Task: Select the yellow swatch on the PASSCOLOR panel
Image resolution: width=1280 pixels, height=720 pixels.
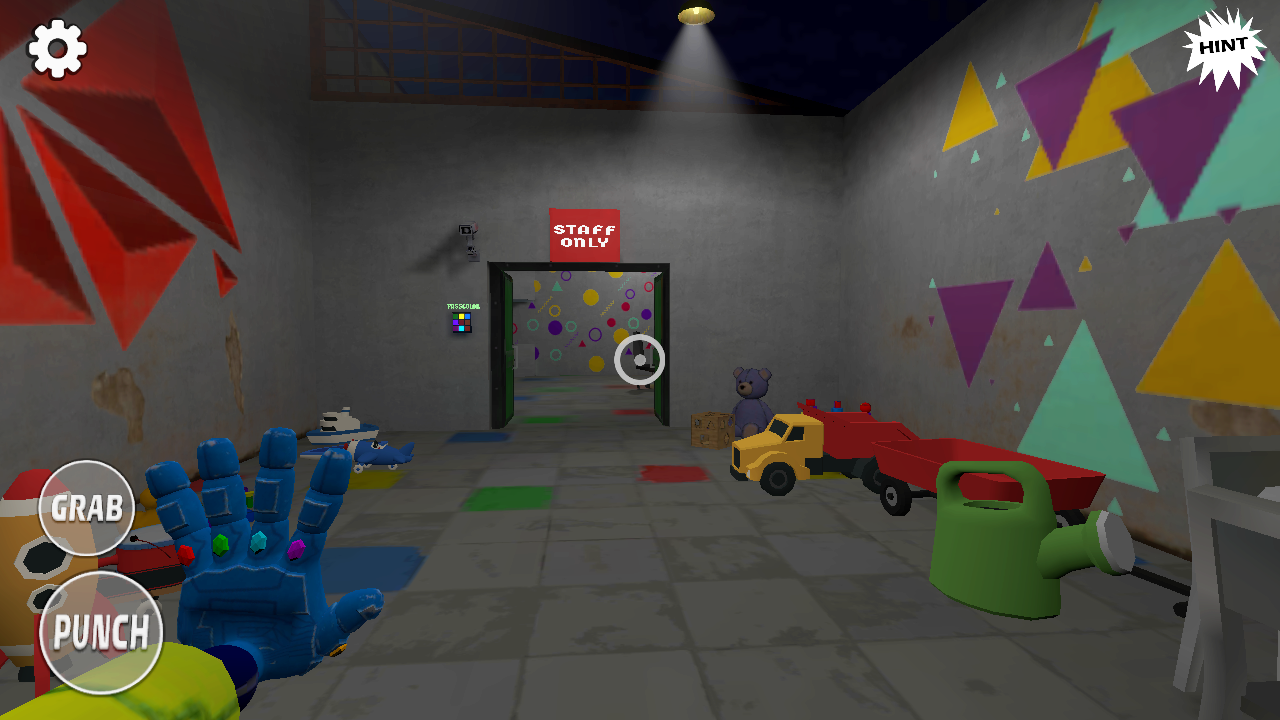Action: 461,316
